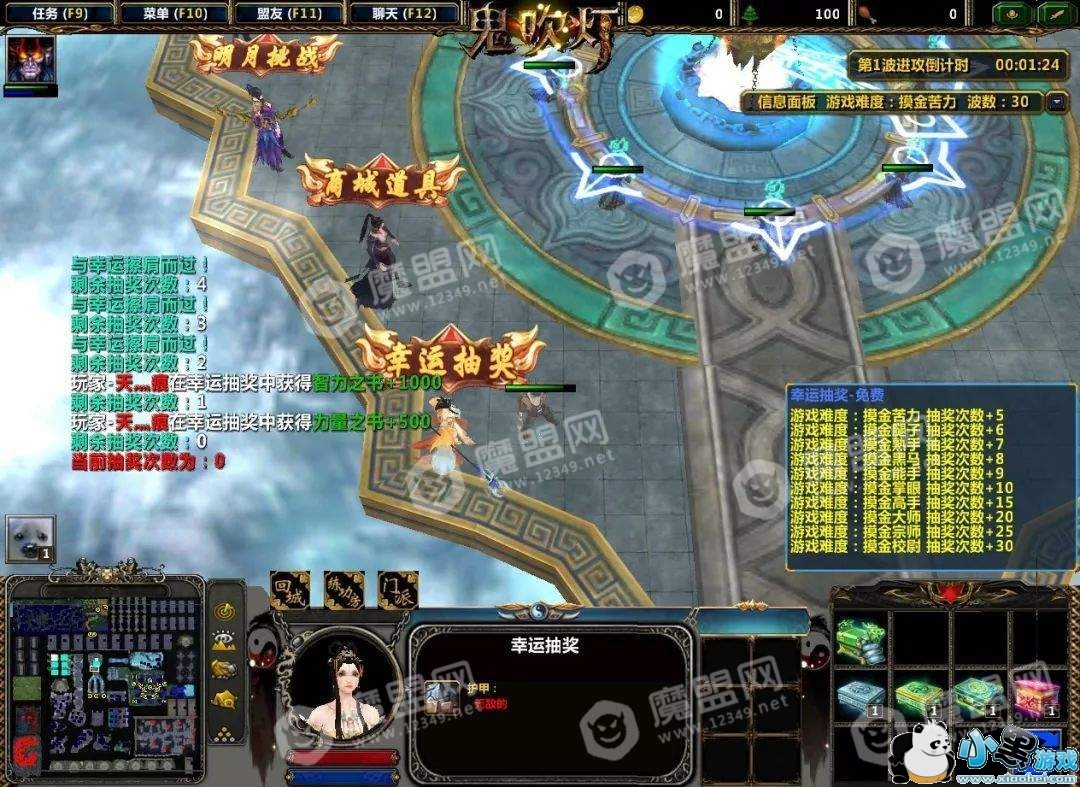Screen dimensions: 1080x787
Task: Select the silver-blue treasure chest item
Action: pyautogui.click(x=860, y=695)
